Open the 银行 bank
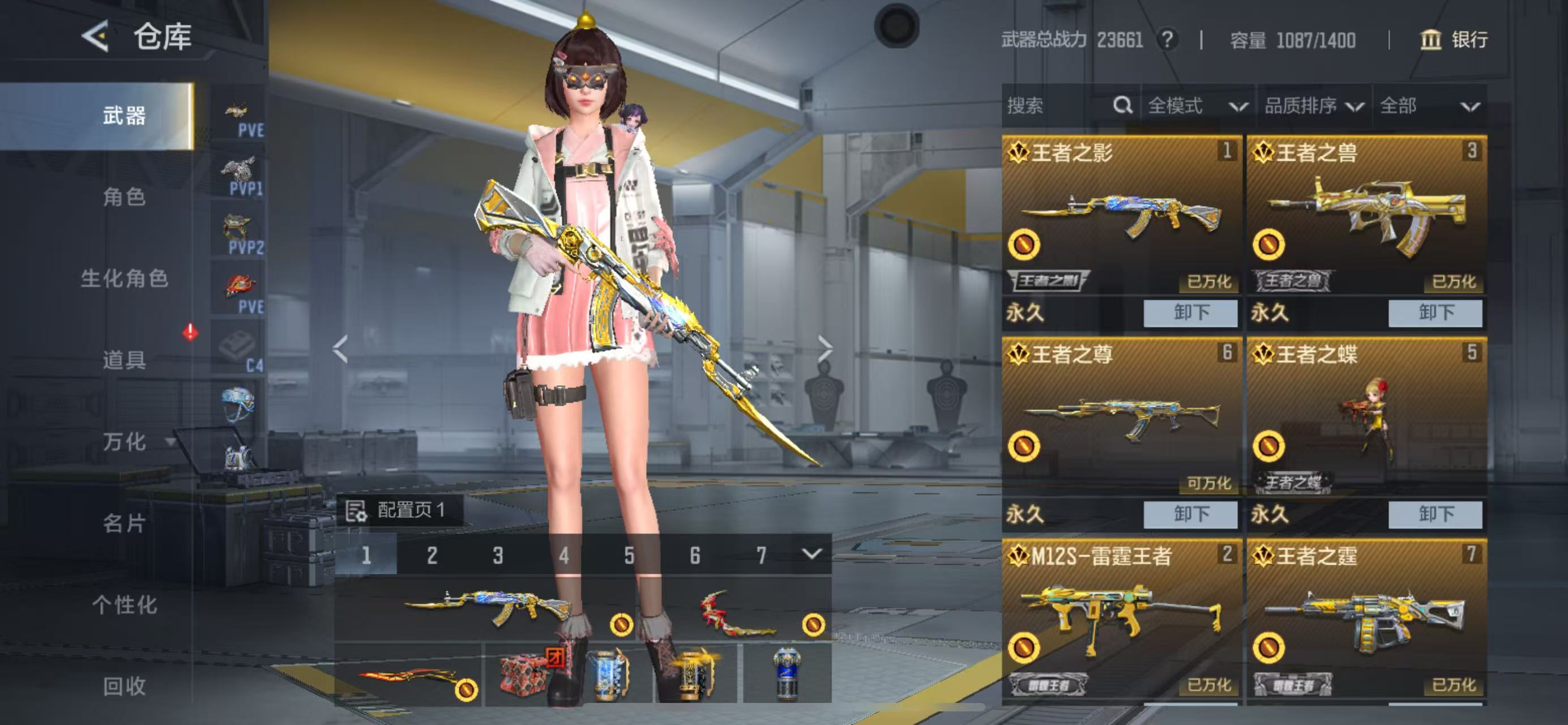Screen dimensions: 1568x725 coord(1454,40)
